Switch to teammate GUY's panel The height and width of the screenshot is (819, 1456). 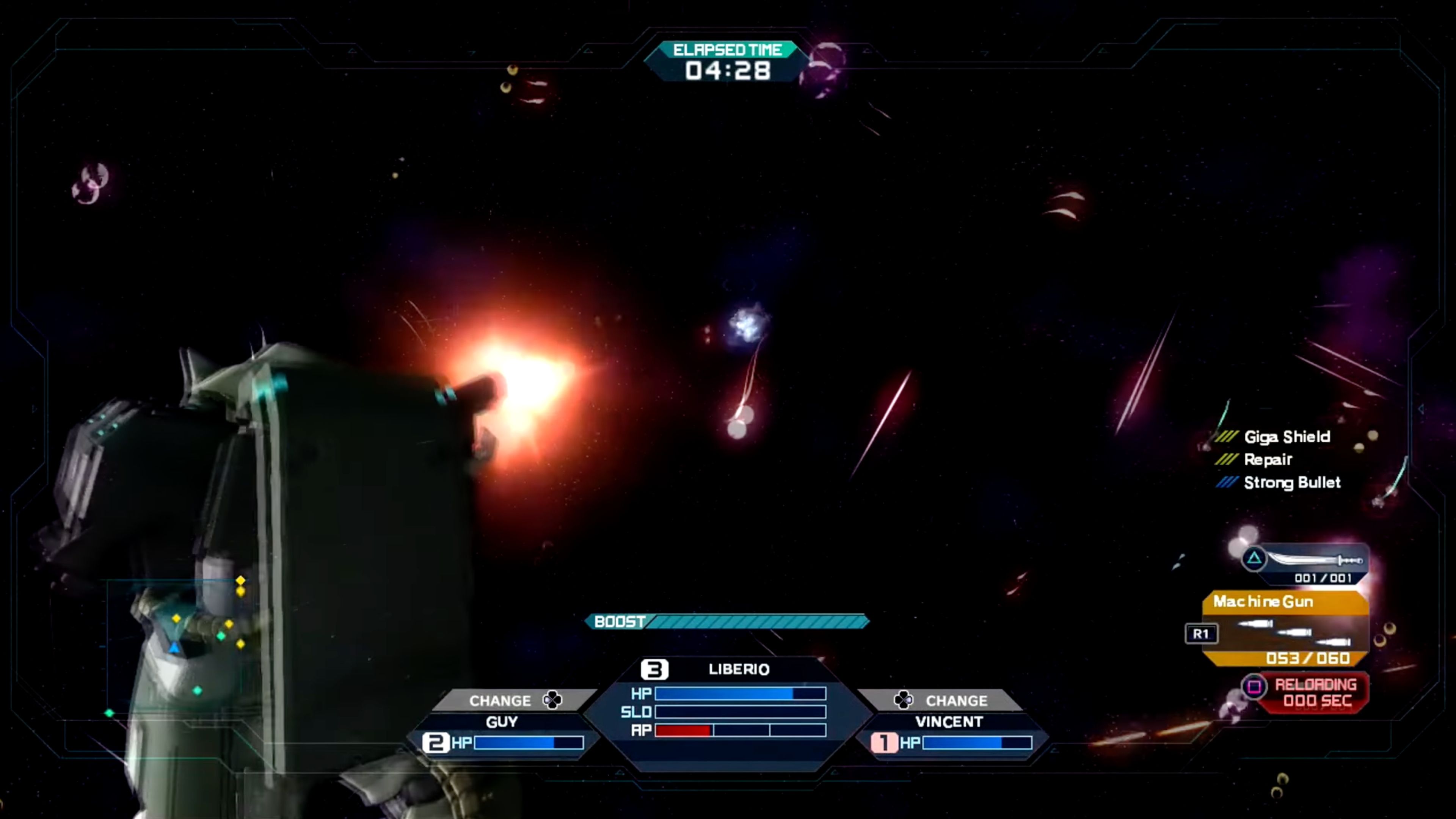(x=500, y=722)
